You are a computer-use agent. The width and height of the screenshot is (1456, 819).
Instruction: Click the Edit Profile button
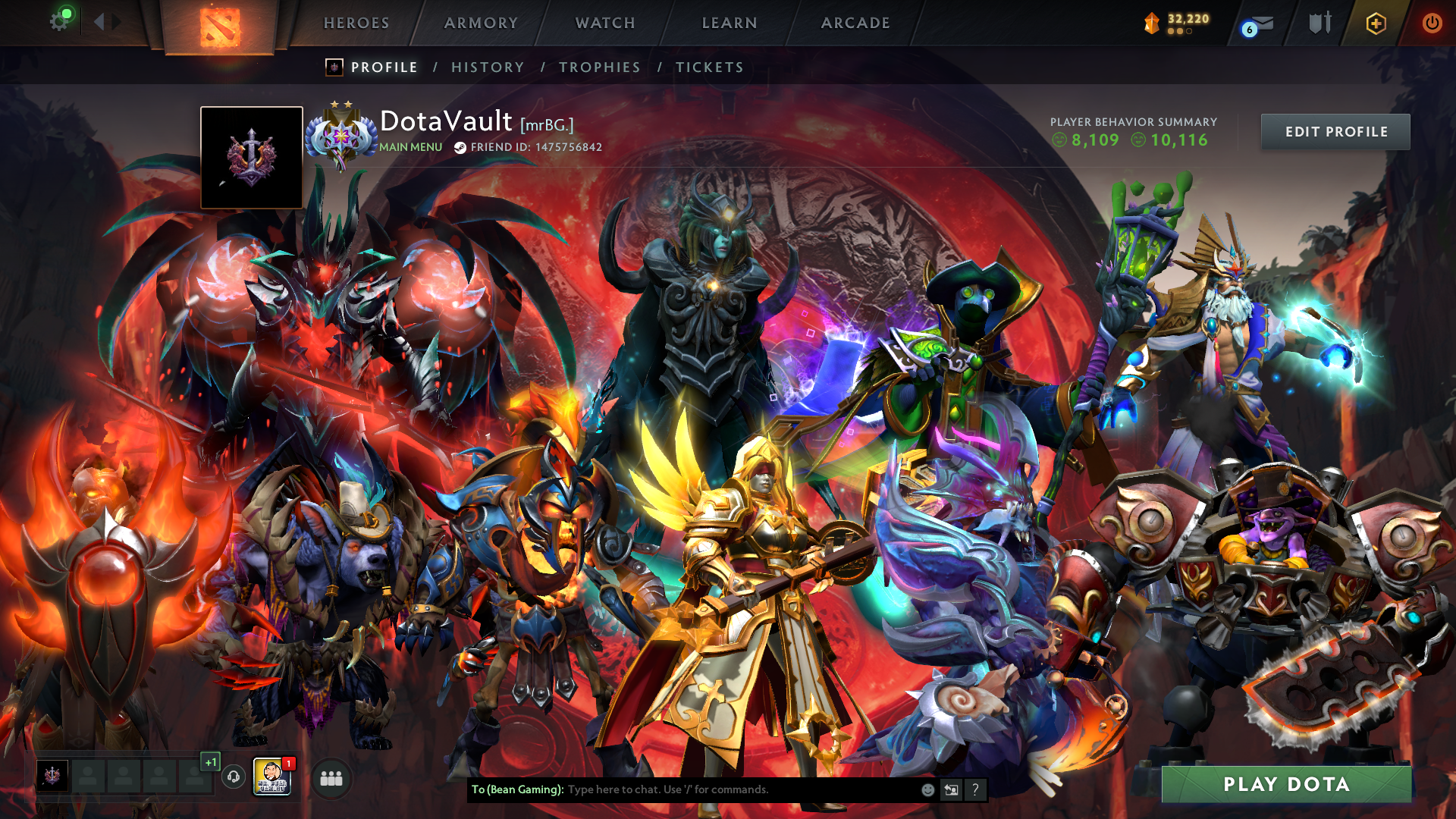click(1335, 132)
